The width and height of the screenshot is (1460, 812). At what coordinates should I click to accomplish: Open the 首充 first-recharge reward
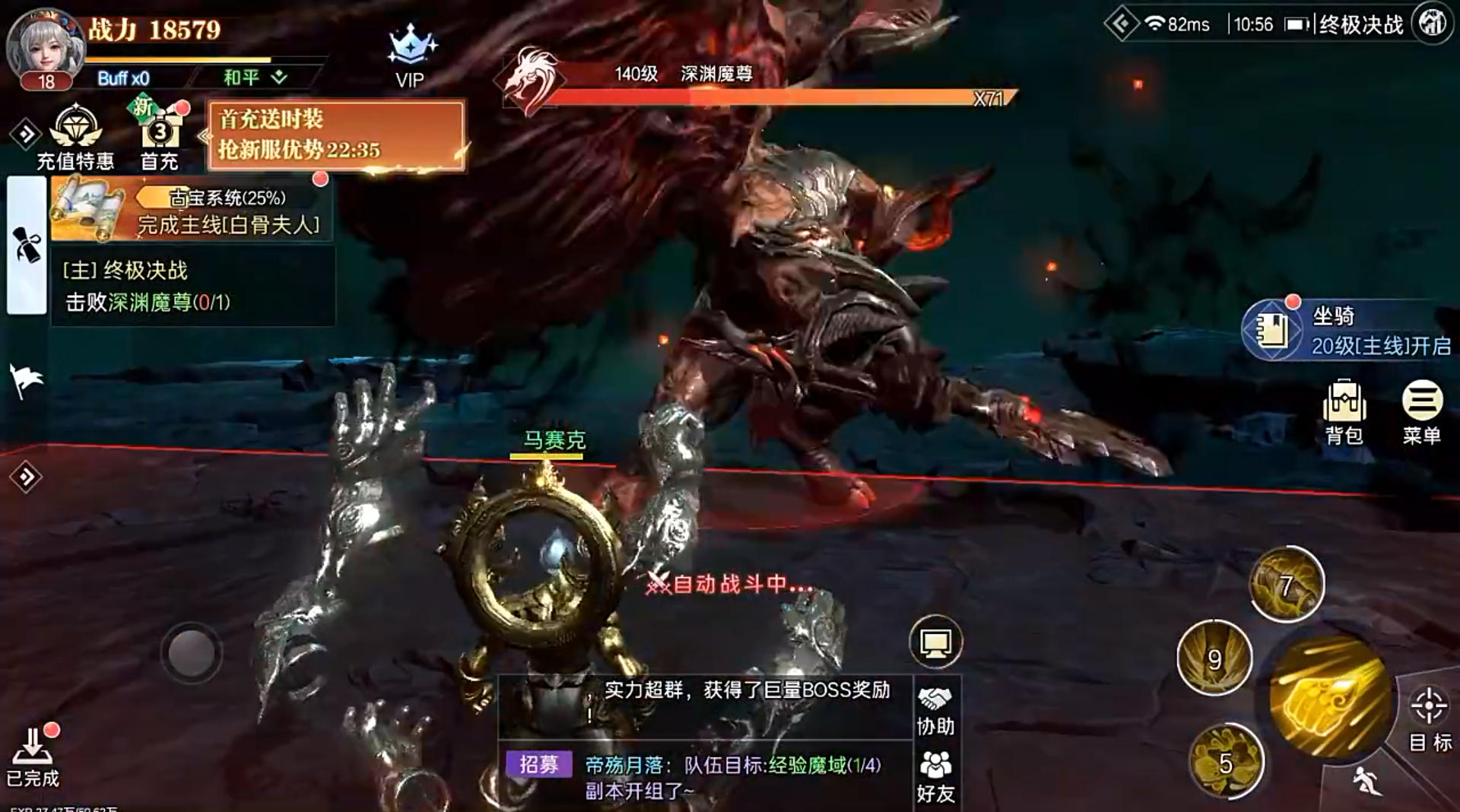(159, 133)
